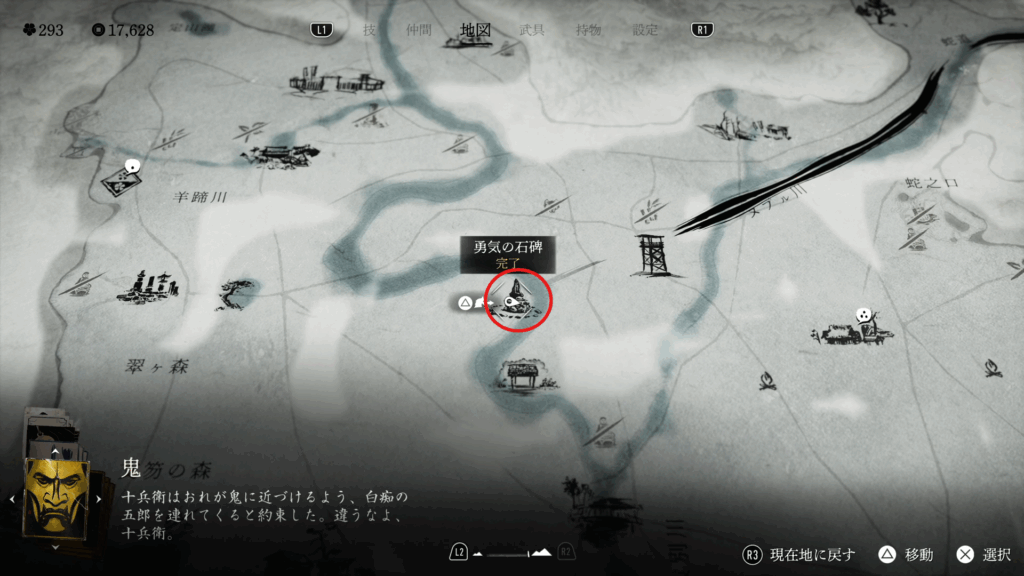Select the circled 勇気の石碑 map marker
This screenshot has width=1024, height=576.
518,299
